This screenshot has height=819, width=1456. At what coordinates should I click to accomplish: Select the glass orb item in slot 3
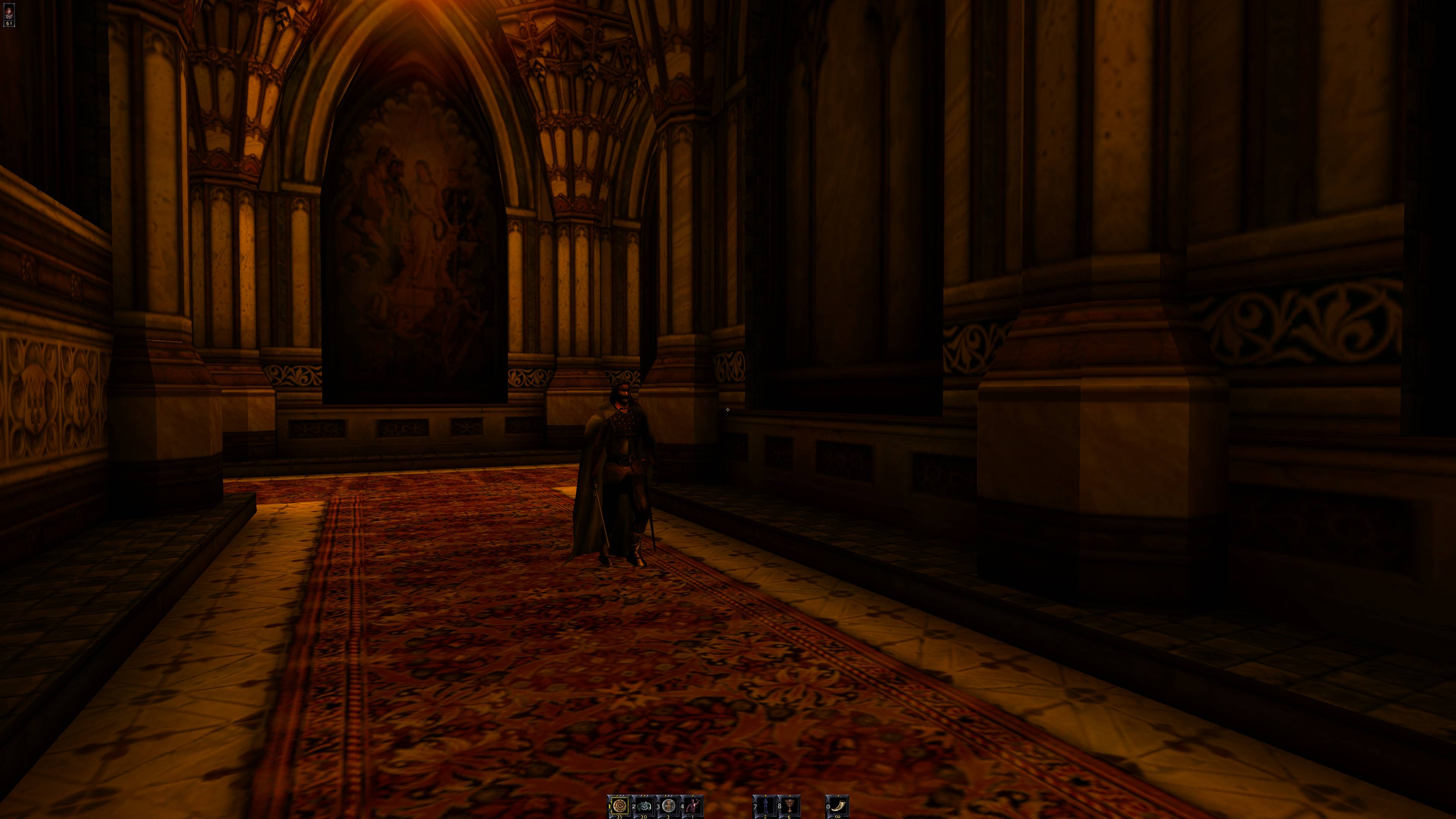pyautogui.click(x=669, y=806)
